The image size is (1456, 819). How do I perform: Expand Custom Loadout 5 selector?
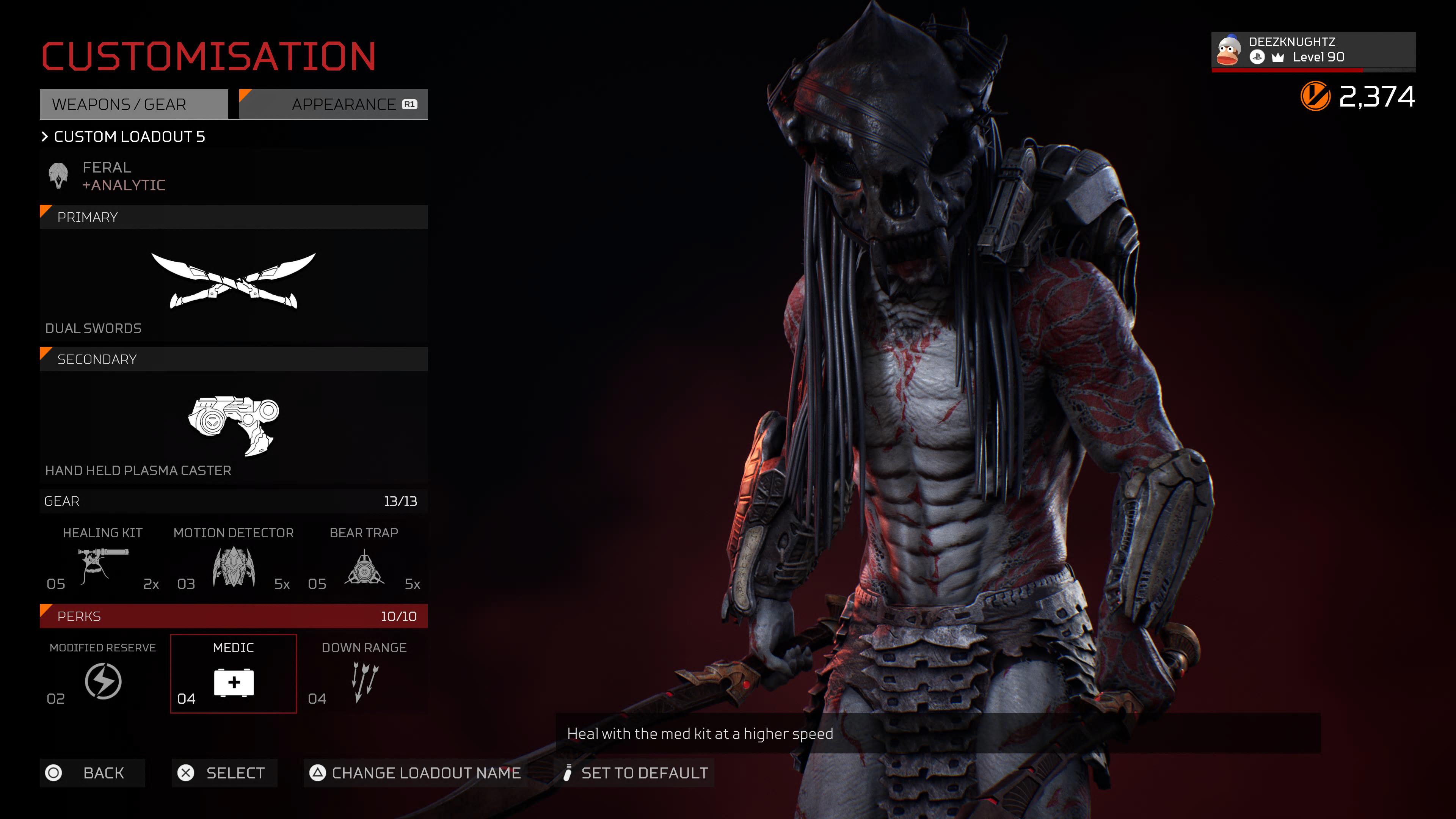point(123,137)
